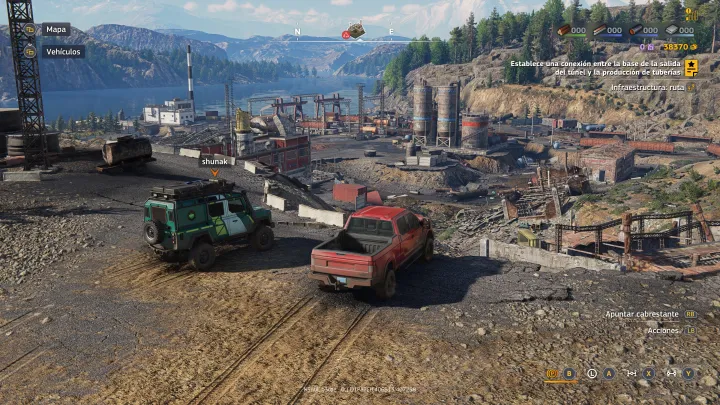
Task: Select the Infraestructura: ruta task line
Action: [x=648, y=87]
